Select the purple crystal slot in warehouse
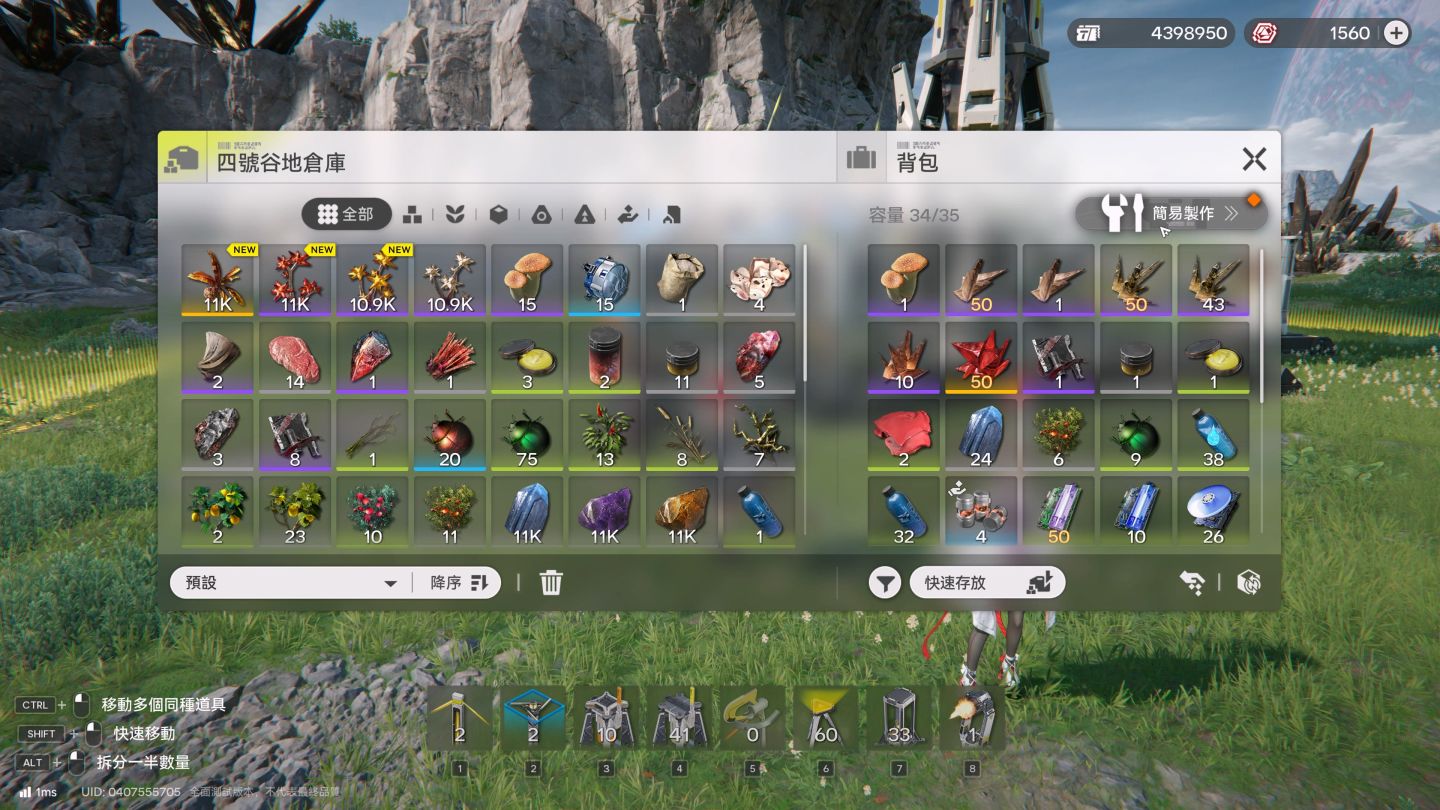 605,511
